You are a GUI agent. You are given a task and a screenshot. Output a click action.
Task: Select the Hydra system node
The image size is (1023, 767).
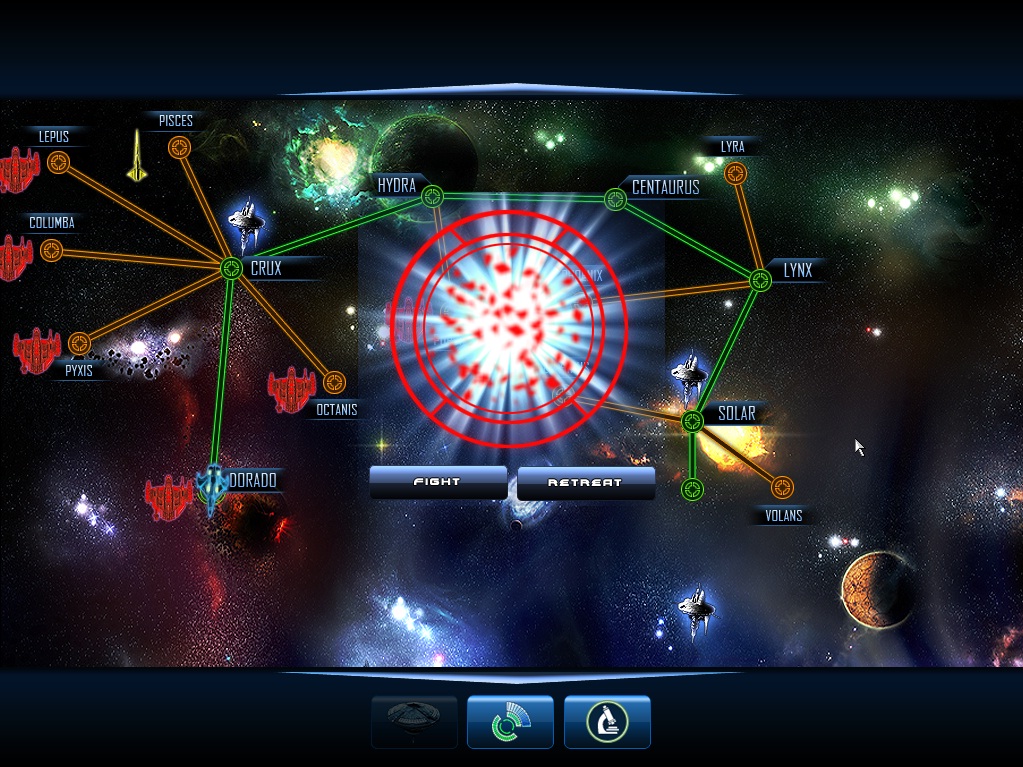point(431,194)
